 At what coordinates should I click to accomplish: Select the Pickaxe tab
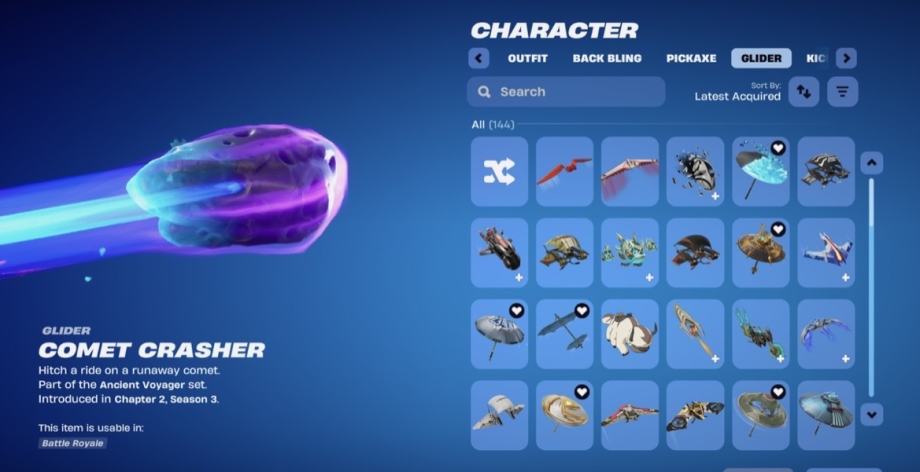(691, 58)
